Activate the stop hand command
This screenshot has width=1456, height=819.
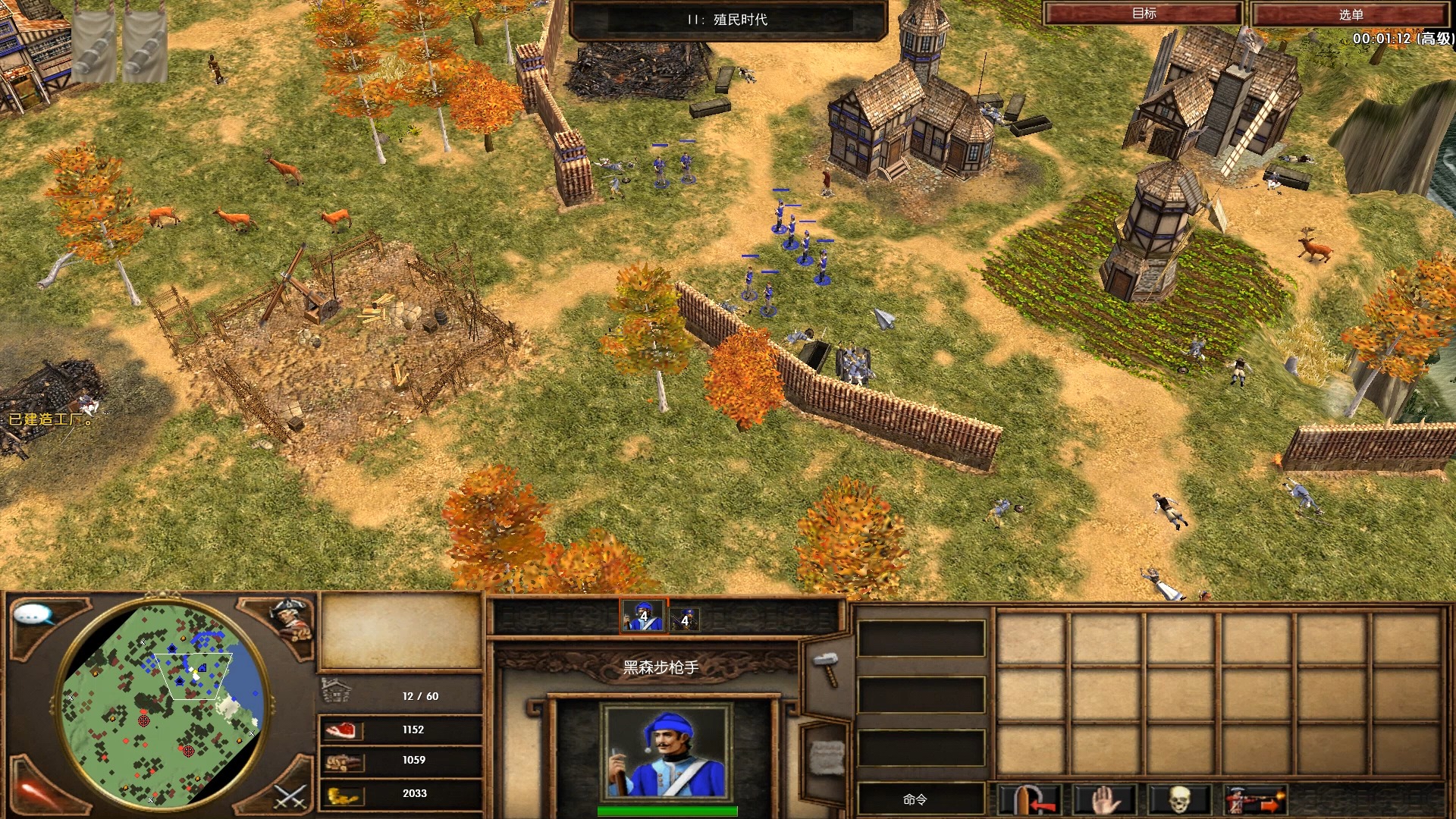[x=1105, y=800]
